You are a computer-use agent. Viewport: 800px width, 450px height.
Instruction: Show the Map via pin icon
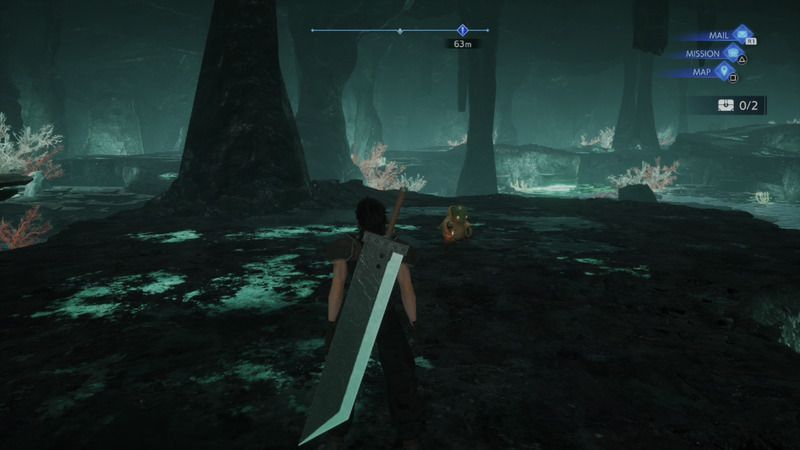point(723,71)
